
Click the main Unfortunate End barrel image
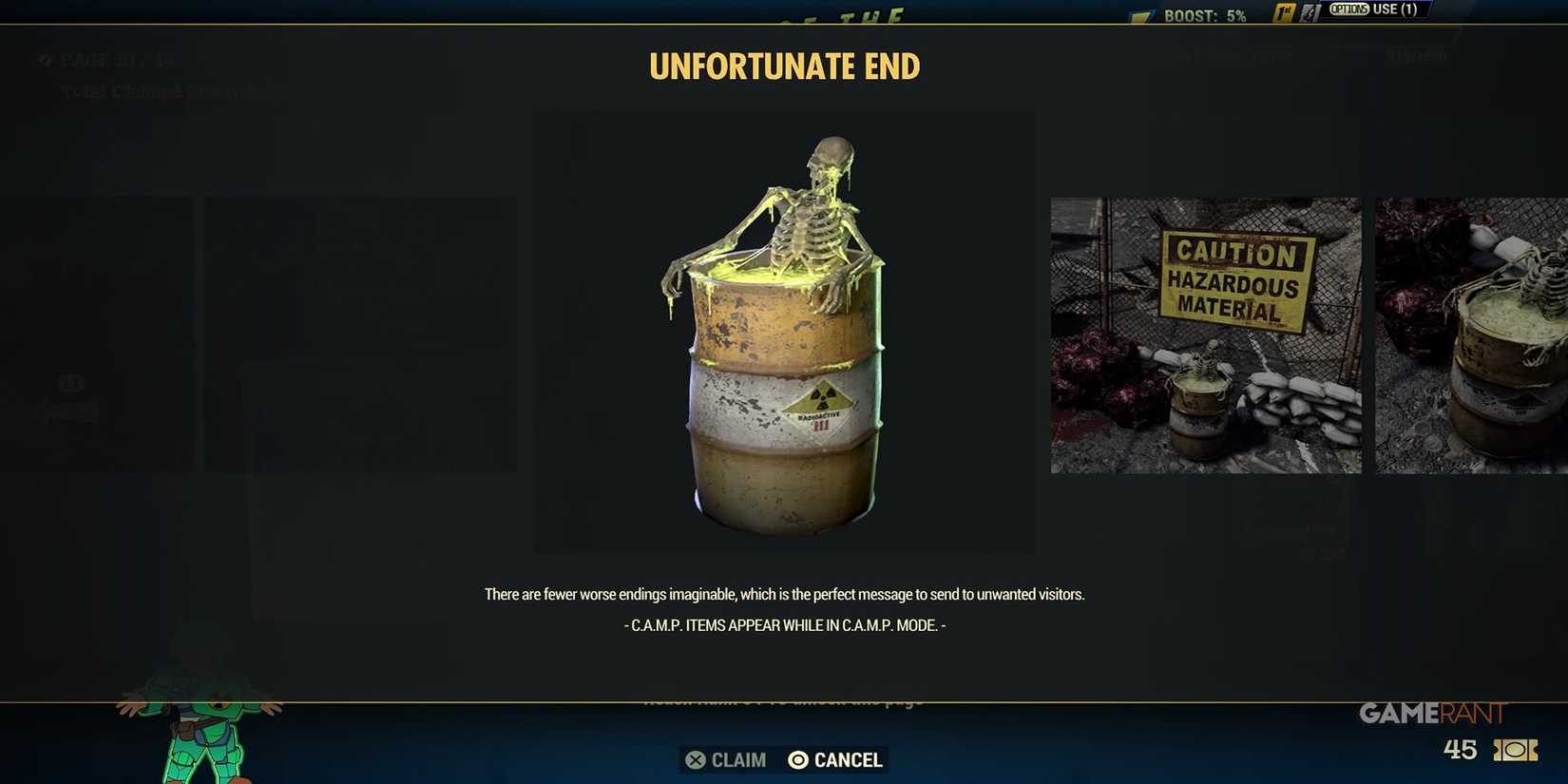(x=783, y=333)
